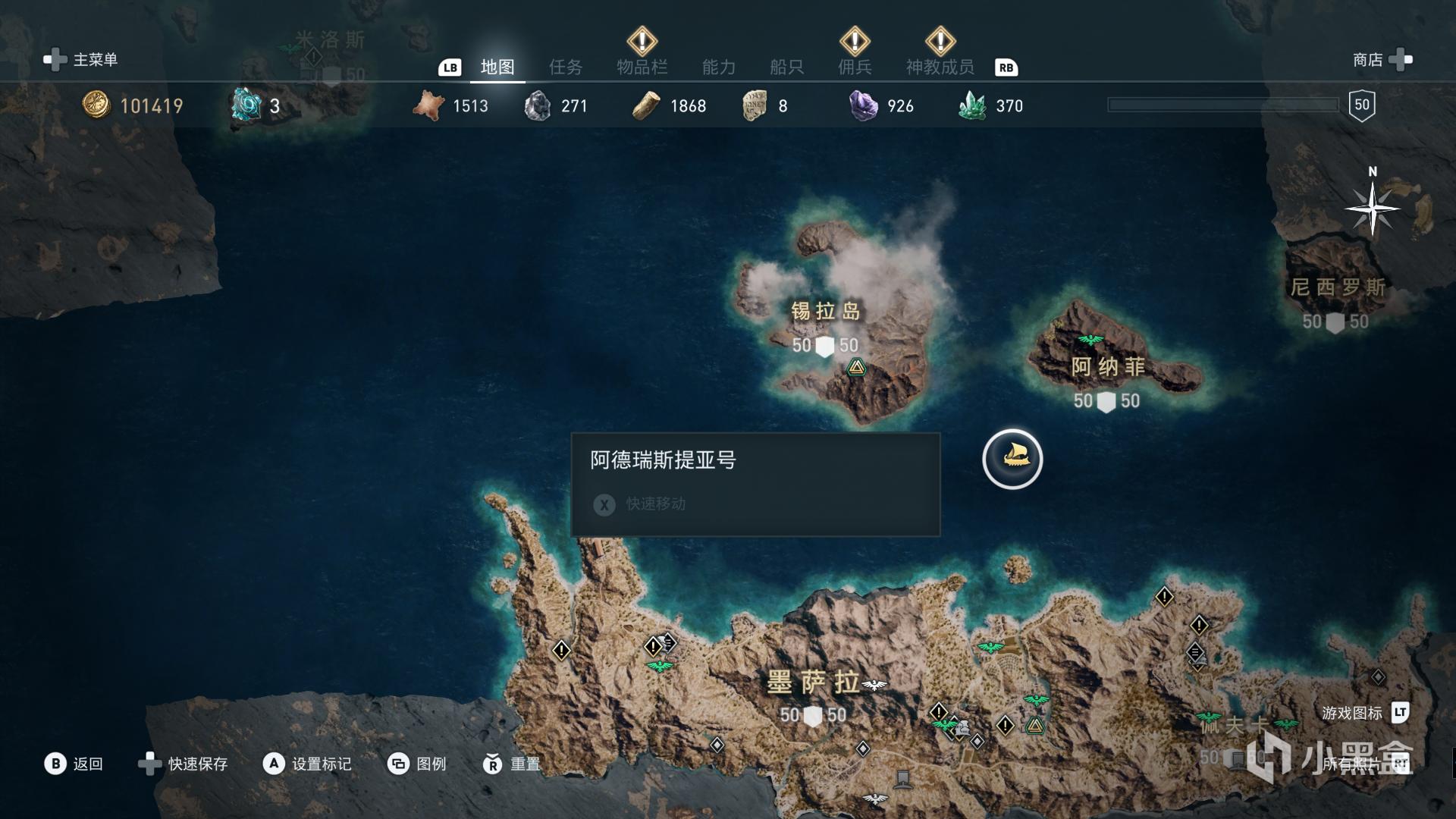Viewport: 1456px width, 819px height.
Task: Choose 设置标记 to place a marker
Action: coord(307,764)
